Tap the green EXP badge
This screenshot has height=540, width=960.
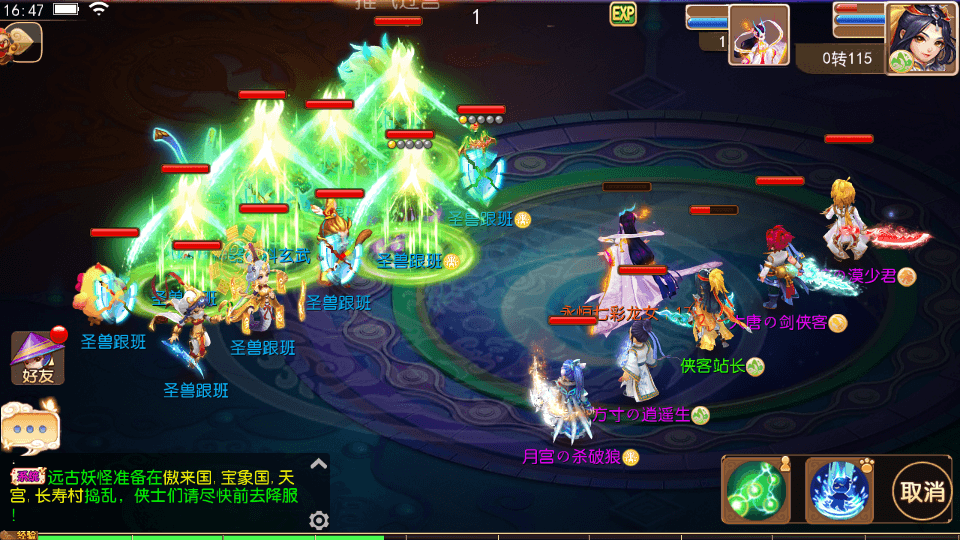[623, 14]
